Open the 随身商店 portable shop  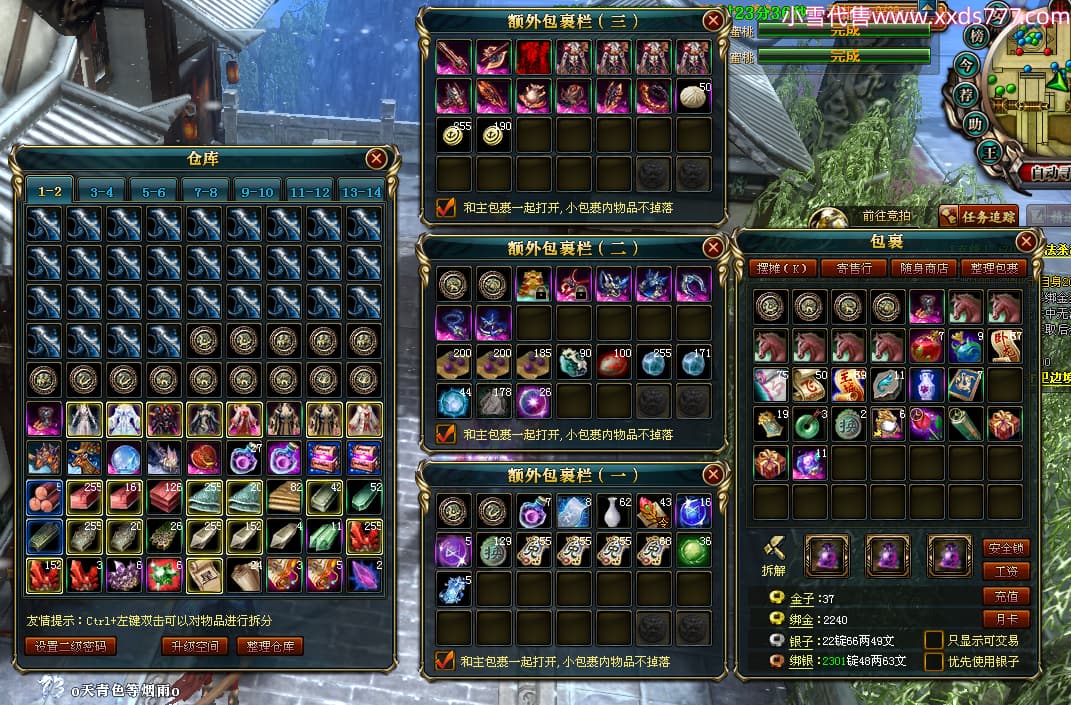tap(923, 268)
